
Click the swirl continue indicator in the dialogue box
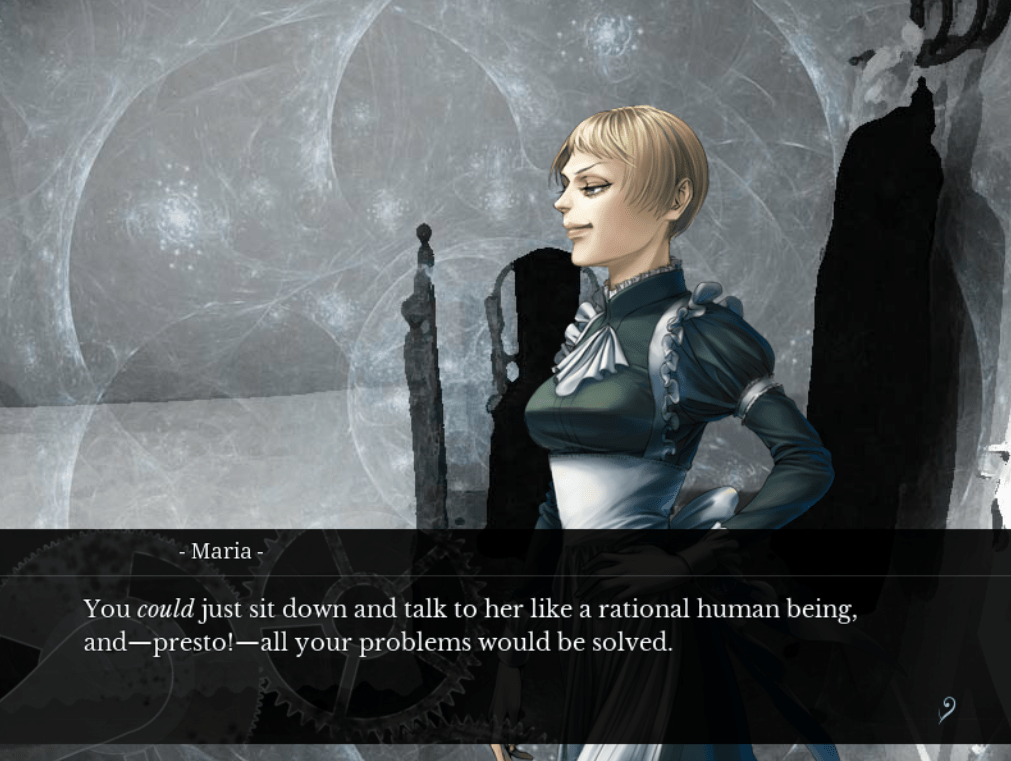(946, 710)
